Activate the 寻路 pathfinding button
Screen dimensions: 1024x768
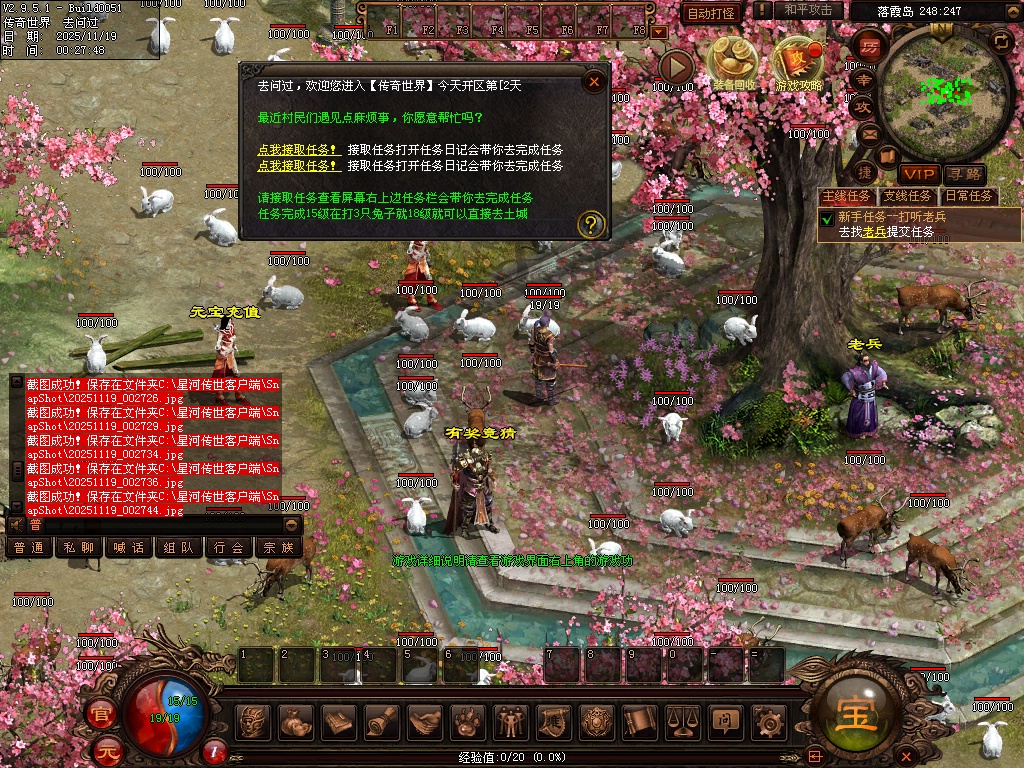click(963, 174)
